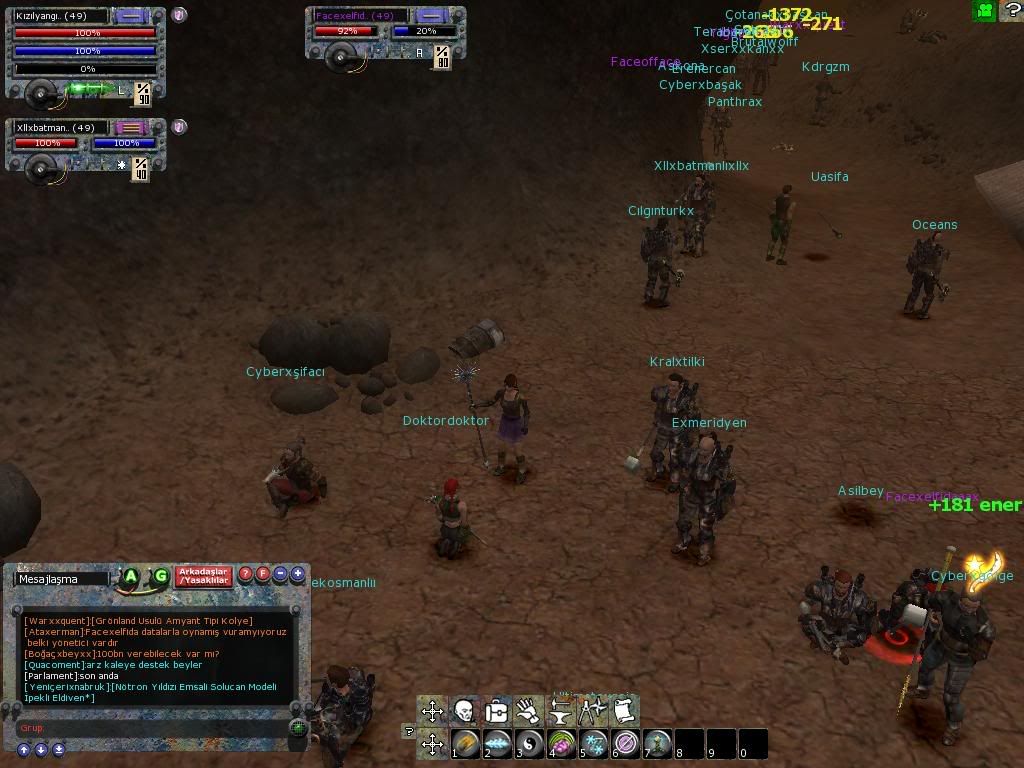Click the glove action icon
The height and width of the screenshot is (768, 1024).
pos(528,711)
